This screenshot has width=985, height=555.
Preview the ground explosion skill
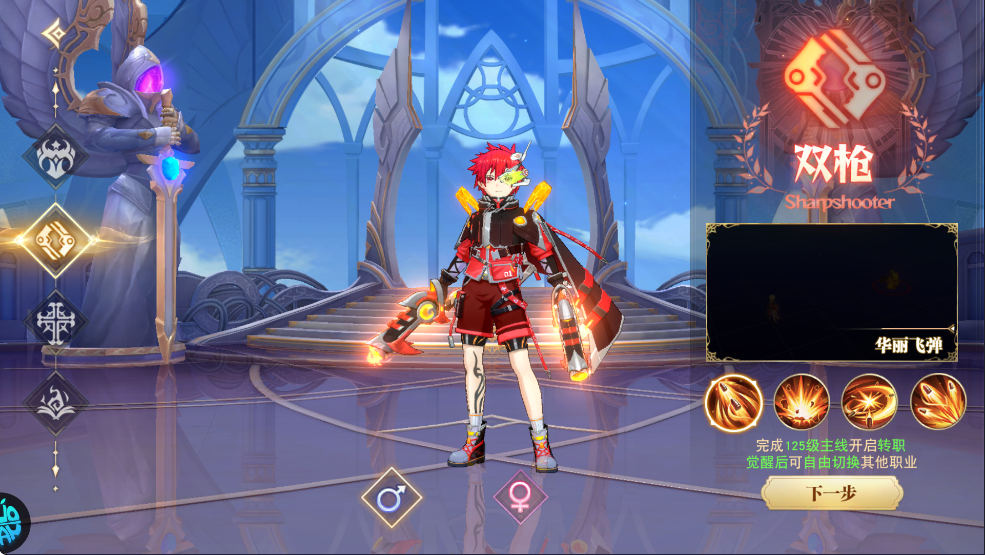[x=802, y=402]
